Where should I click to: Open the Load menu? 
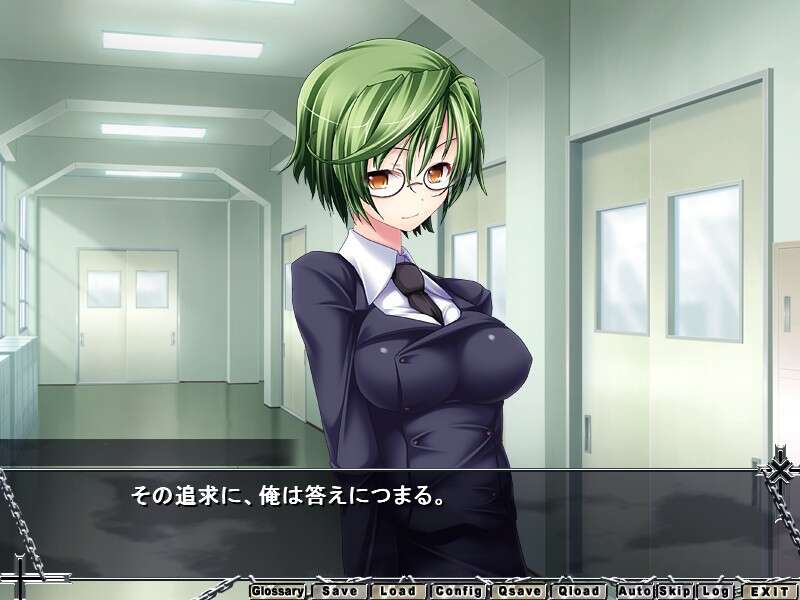[x=399, y=590]
